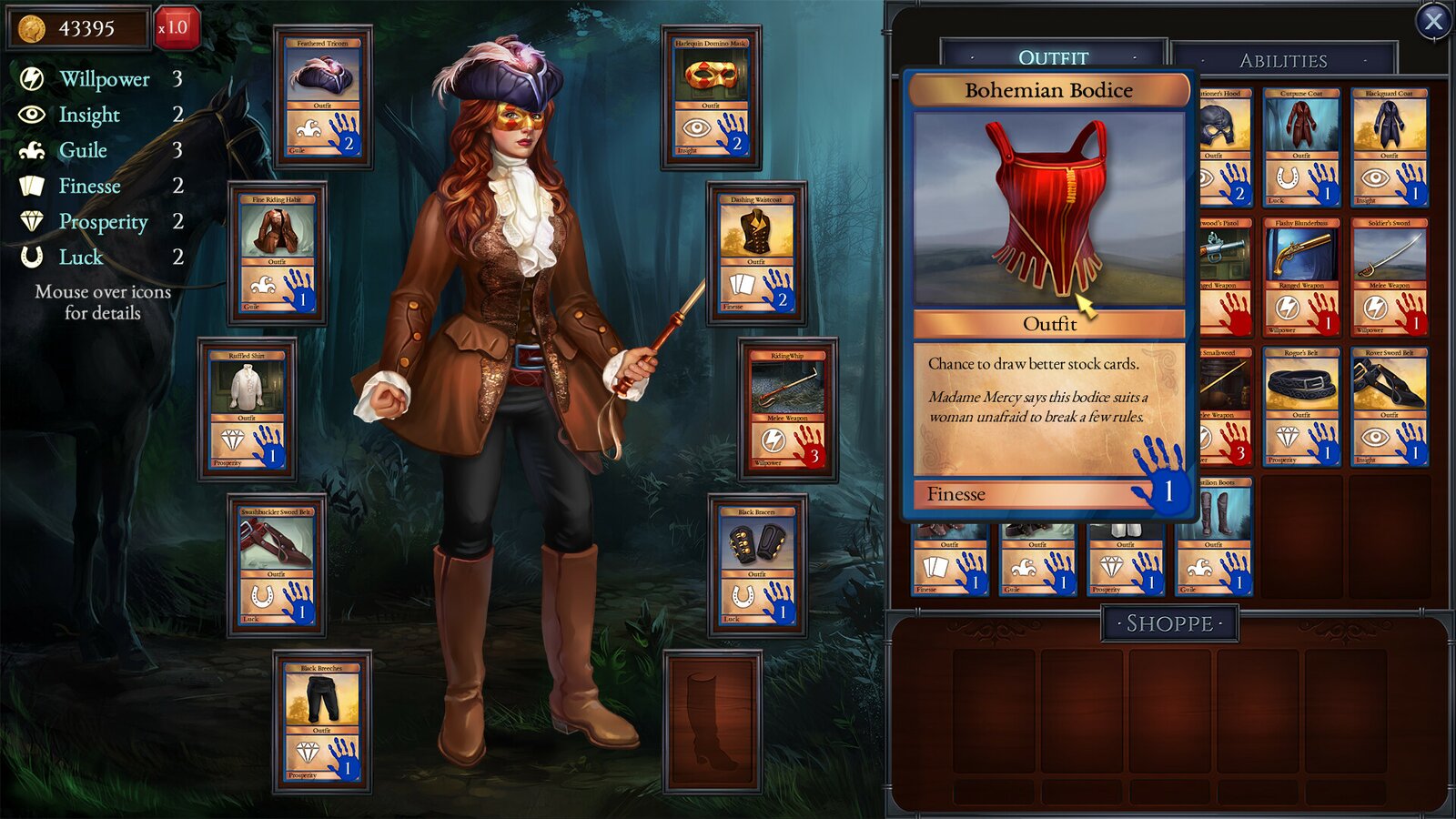
Task: Click the Insight eye icon
Action: click(x=30, y=115)
